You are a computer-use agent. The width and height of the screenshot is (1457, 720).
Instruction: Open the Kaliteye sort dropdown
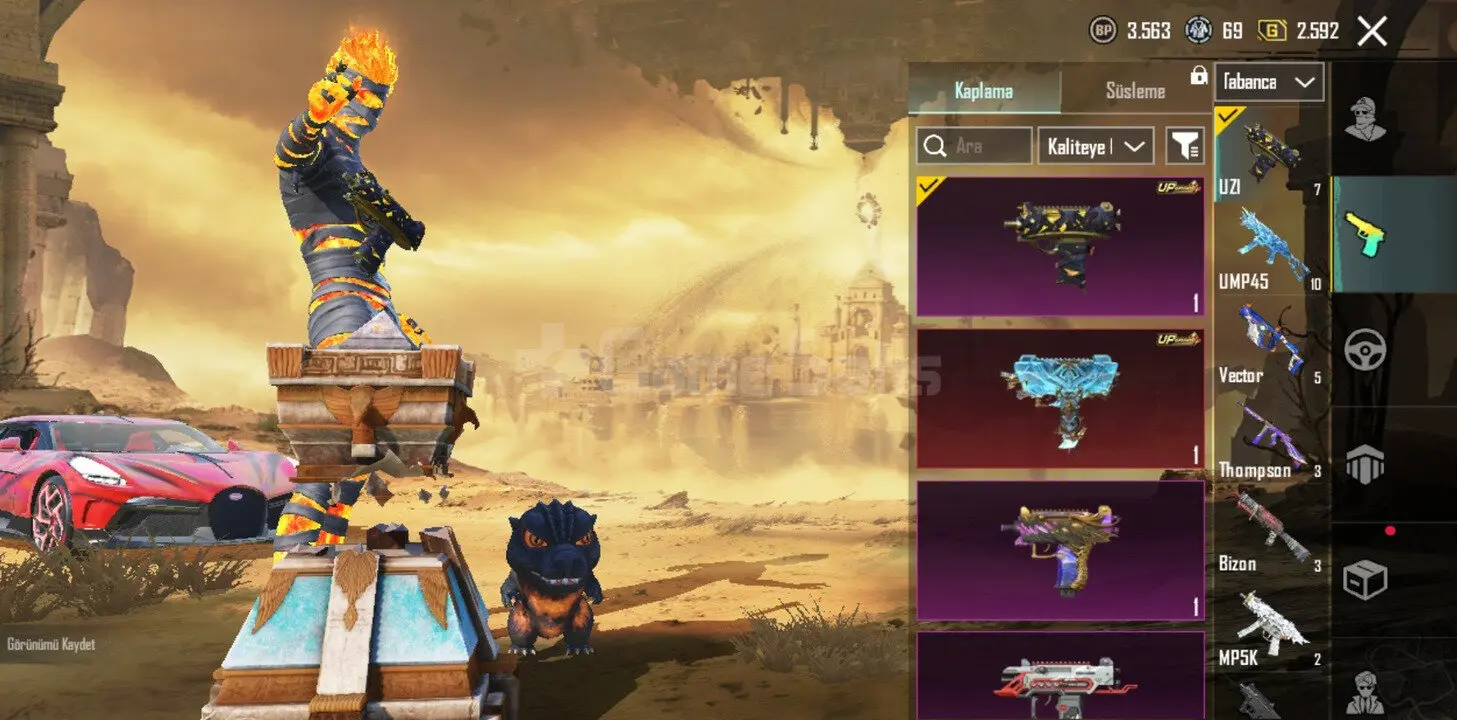(x=1096, y=146)
